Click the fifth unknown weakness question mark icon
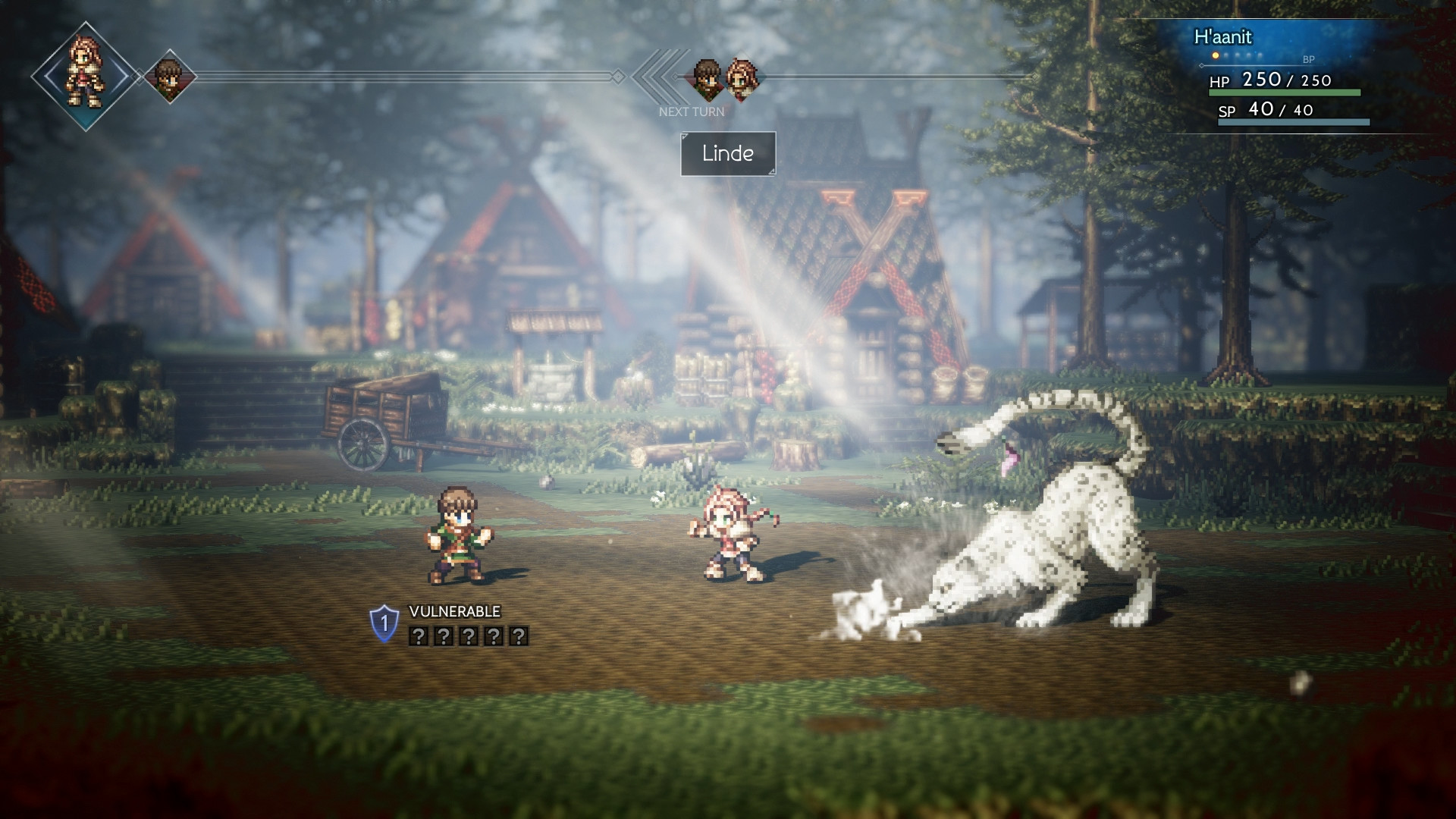Viewport: 1456px width, 819px height. pos(519,636)
